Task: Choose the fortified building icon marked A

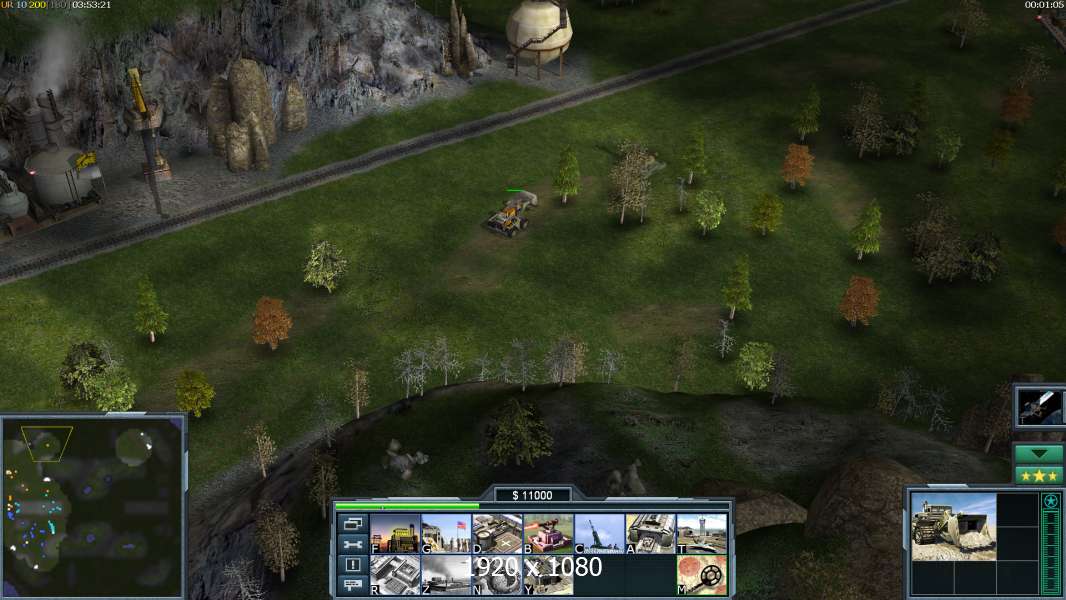Action: (x=651, y=534)
